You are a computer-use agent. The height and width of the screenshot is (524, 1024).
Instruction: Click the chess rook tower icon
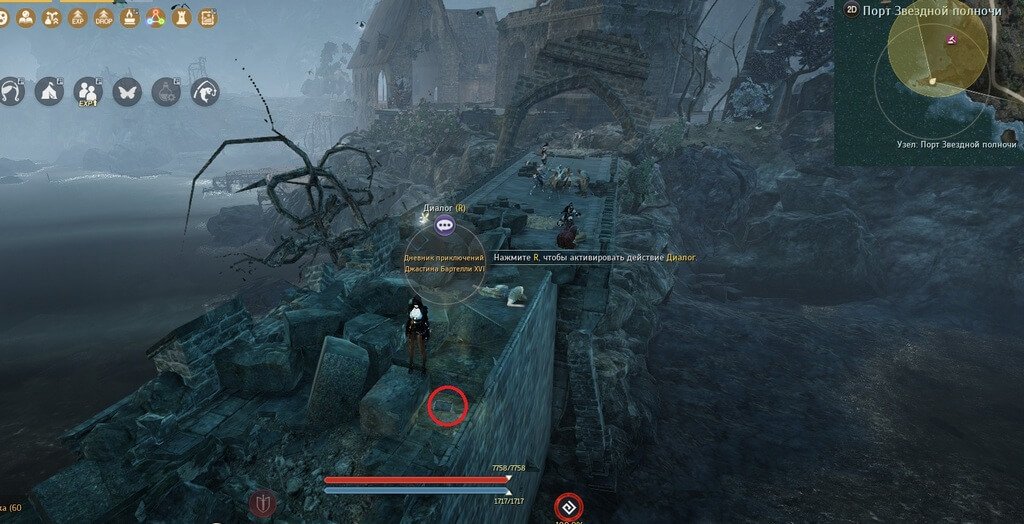[x=181, y=17]
